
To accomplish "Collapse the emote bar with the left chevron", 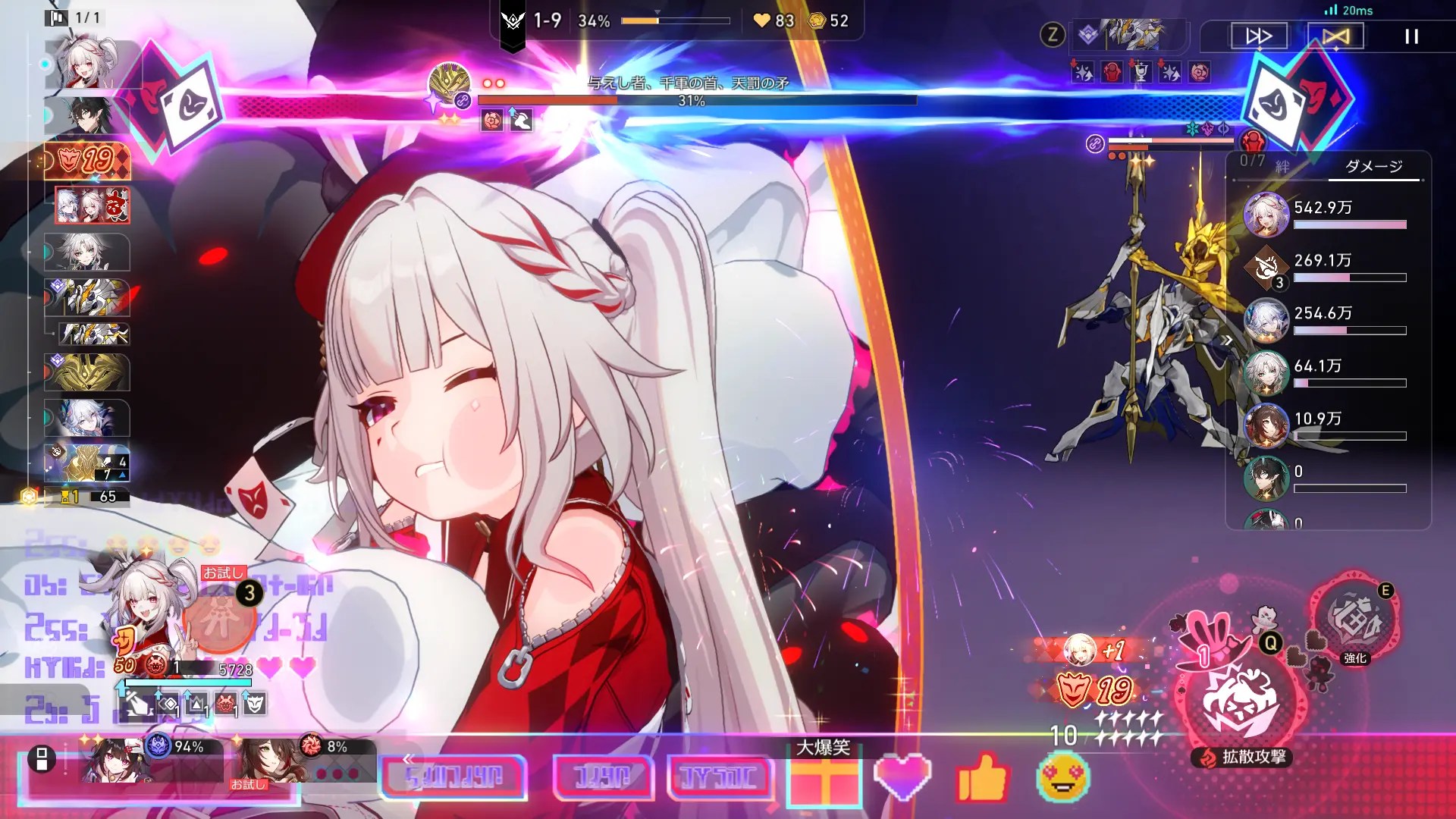I will click(x=408, y=761).
